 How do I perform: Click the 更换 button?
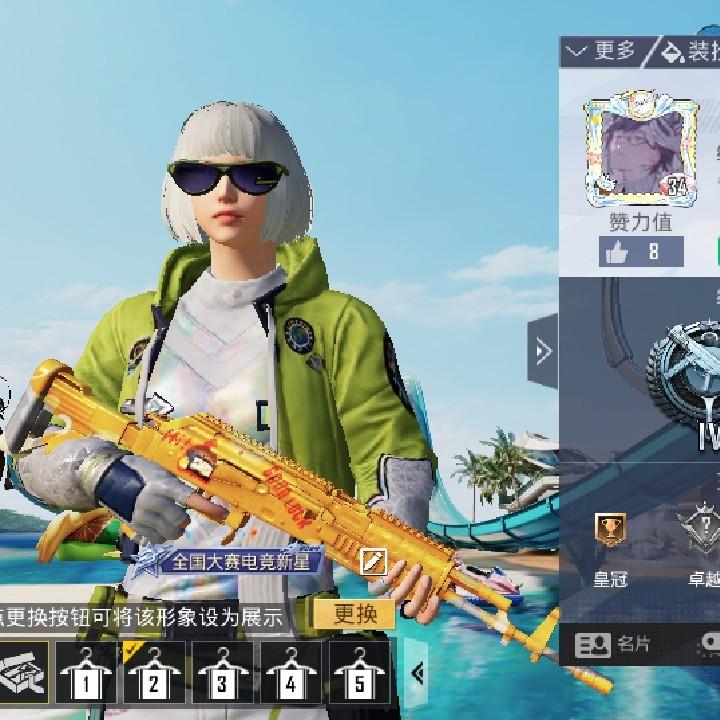pos(354,614)
